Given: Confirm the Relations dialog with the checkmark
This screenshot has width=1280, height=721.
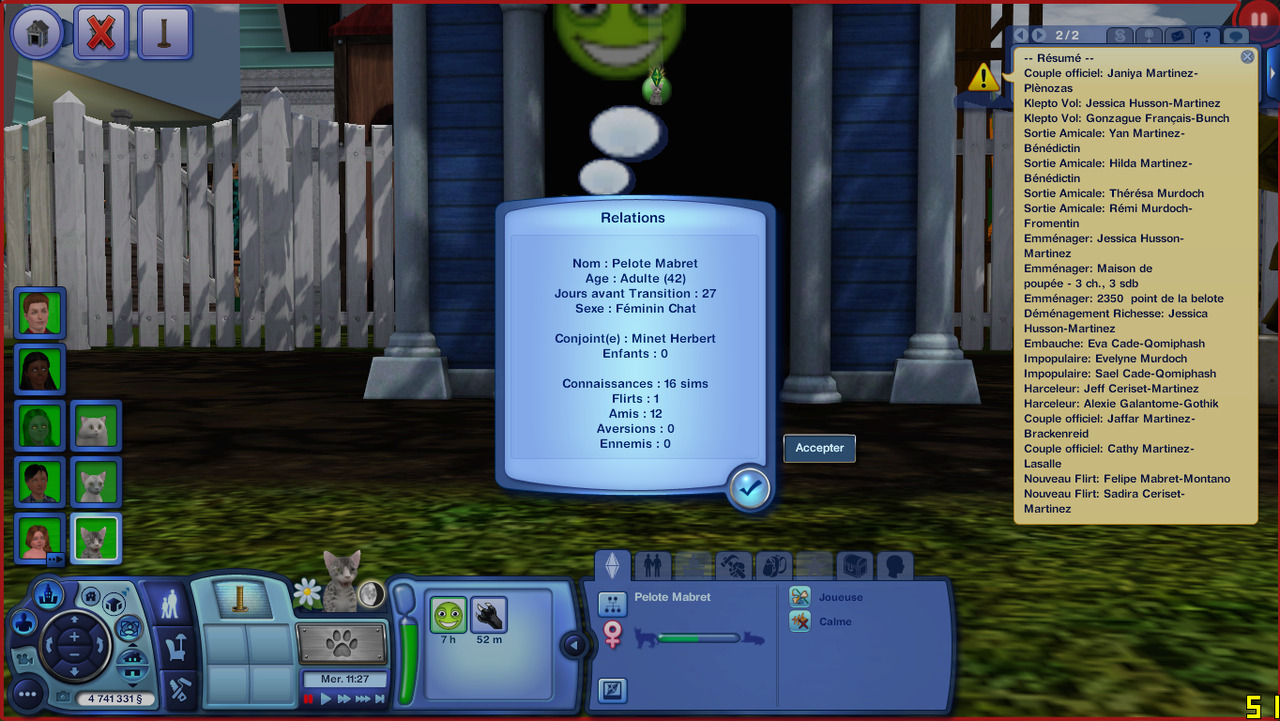Looking at the screenshot, I should click(749, 488).
